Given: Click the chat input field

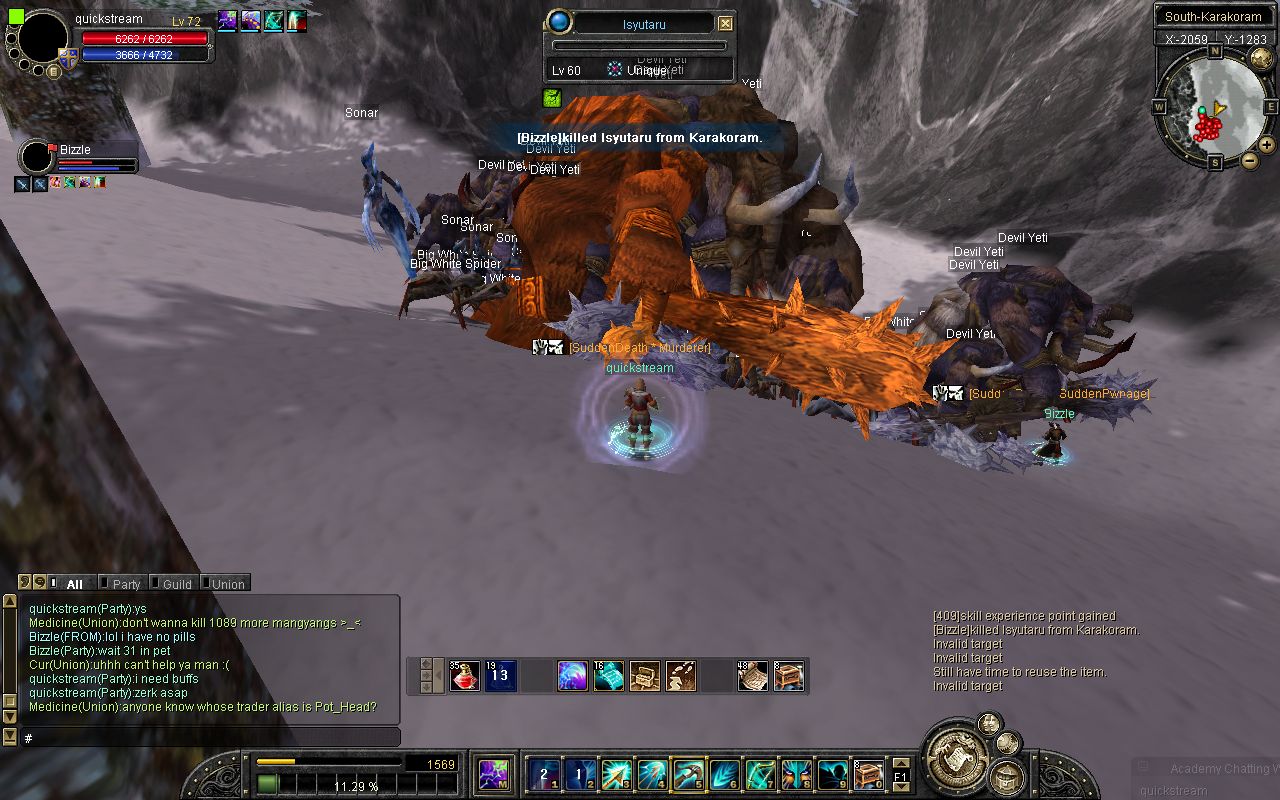Looking at the screenshot, I should click(210, 738).
